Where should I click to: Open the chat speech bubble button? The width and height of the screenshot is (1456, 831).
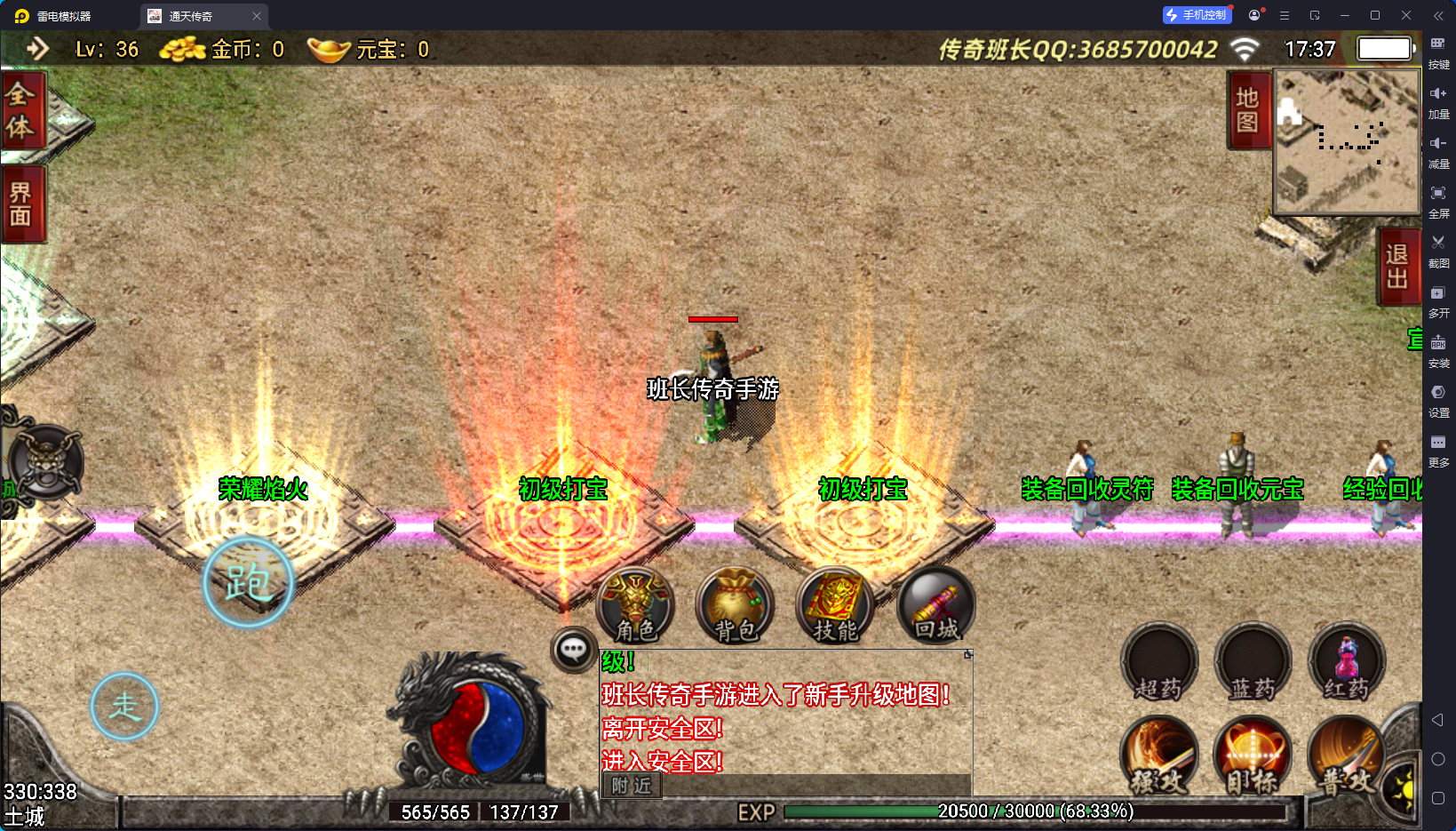point(573,651)
